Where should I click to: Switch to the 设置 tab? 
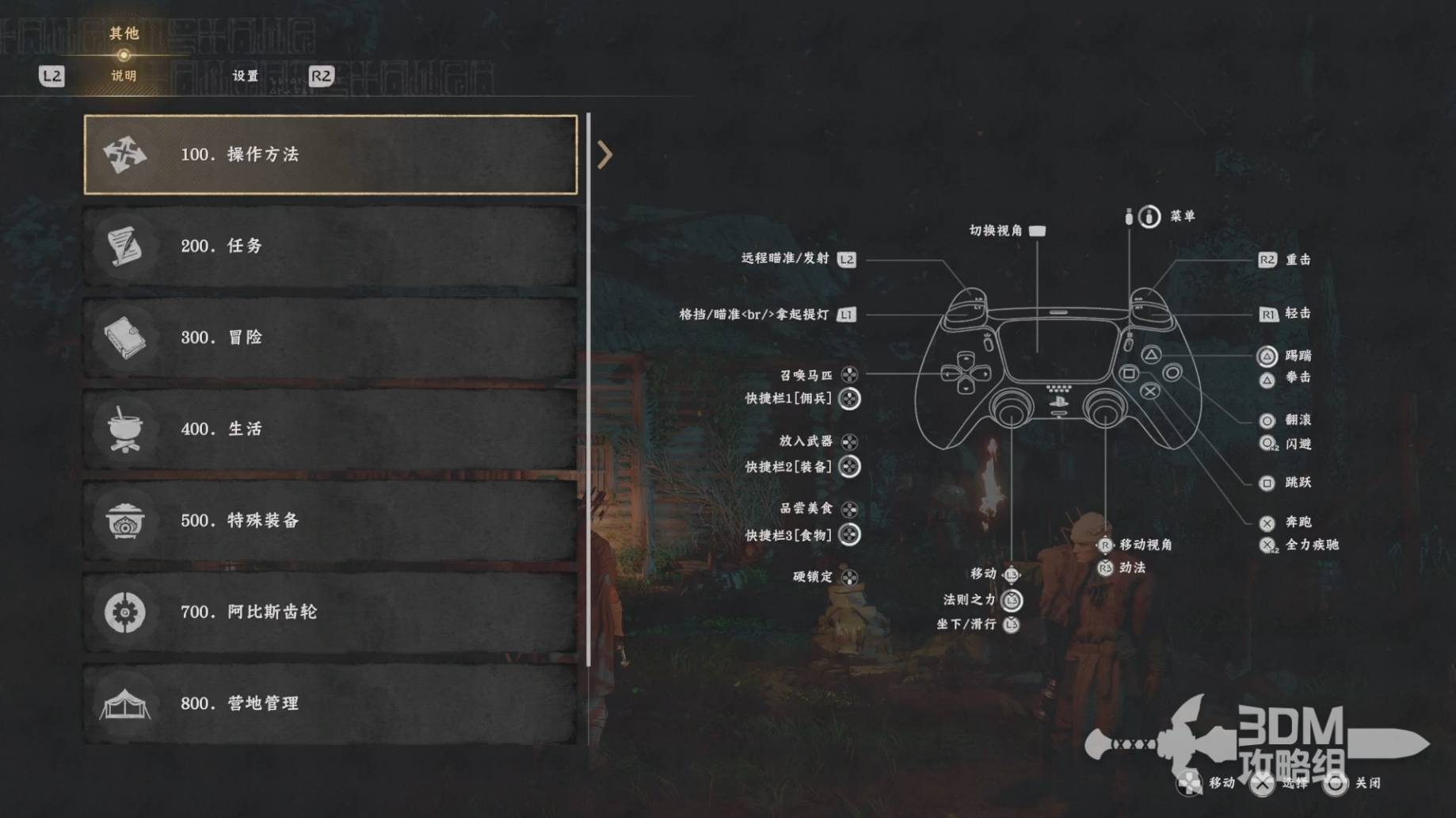[246, 76]
